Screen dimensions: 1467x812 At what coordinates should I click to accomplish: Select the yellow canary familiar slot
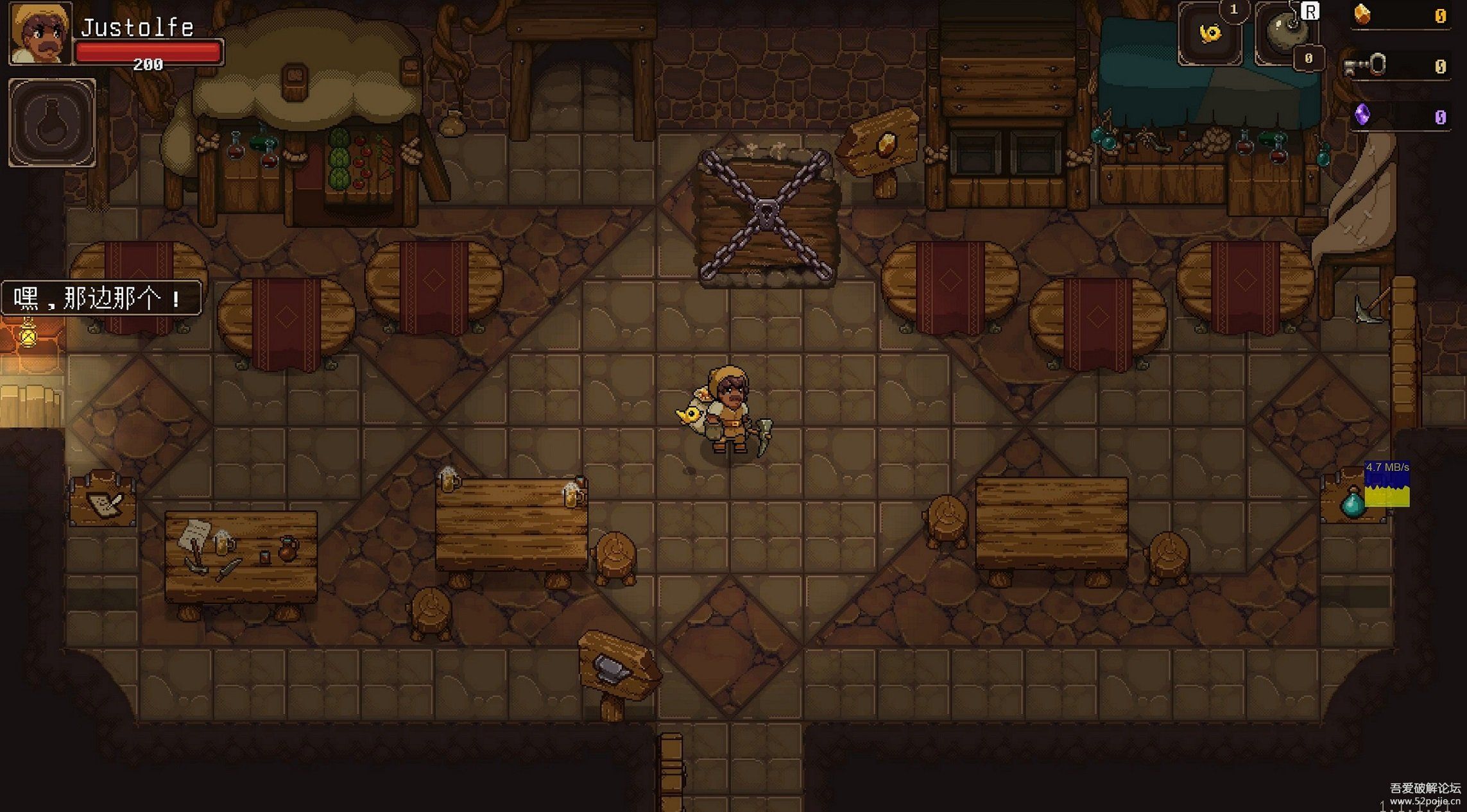[x=1210, y=35]
